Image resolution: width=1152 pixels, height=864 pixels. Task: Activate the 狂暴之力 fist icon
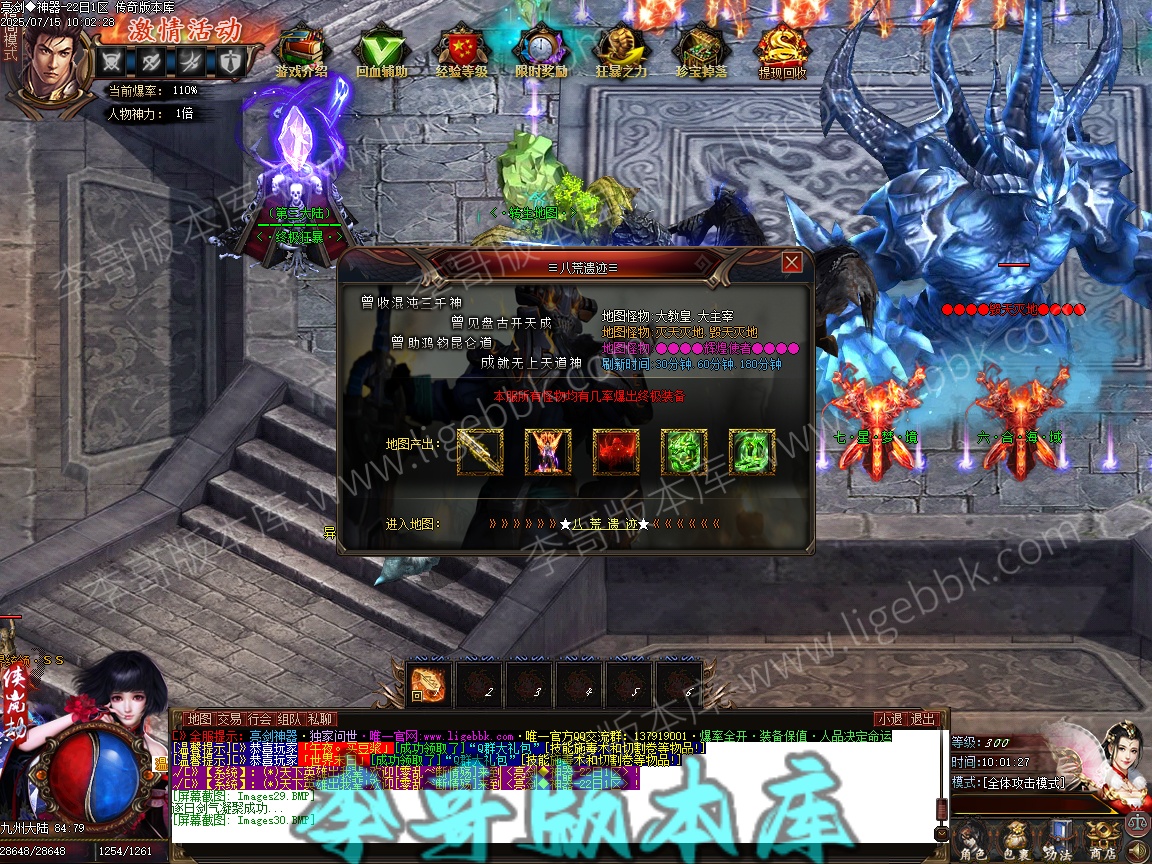621,48
